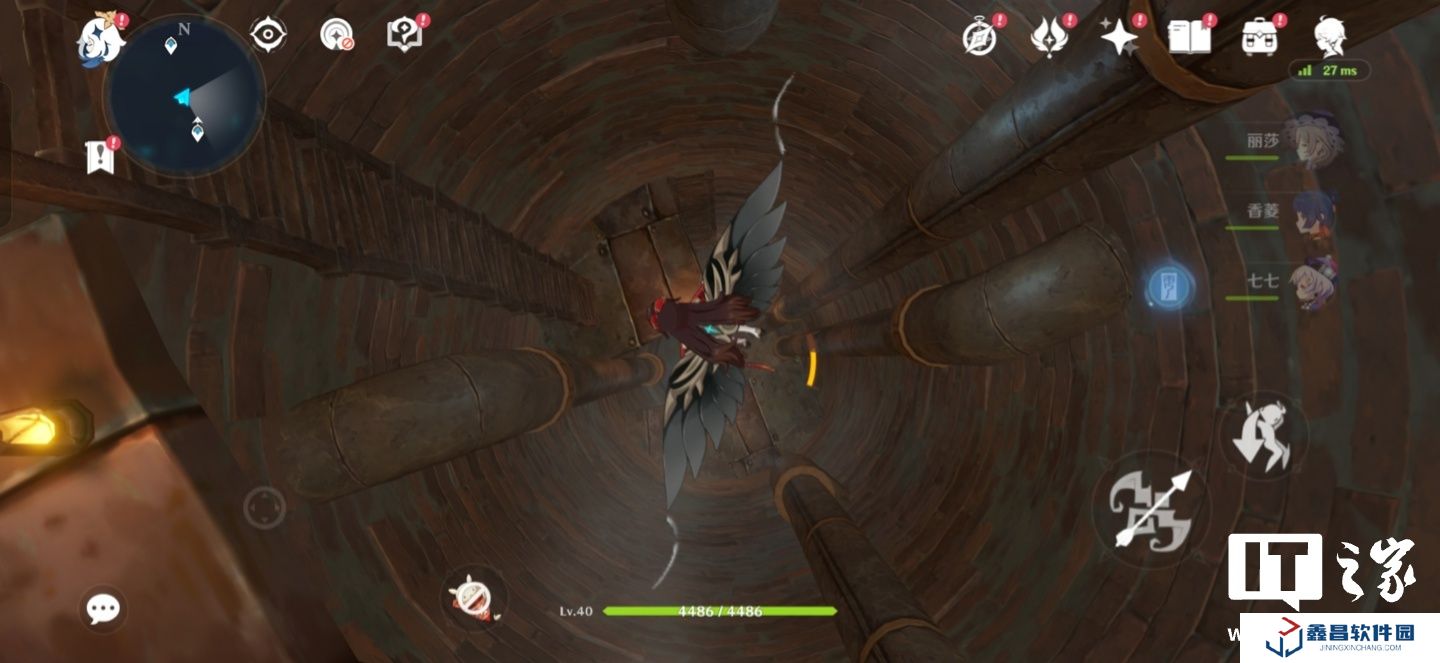Image resolution: width=1440 pixels, height=663 pixels.
Task: Toggle the elemental sight eye icon
Action: pos(268,35)
